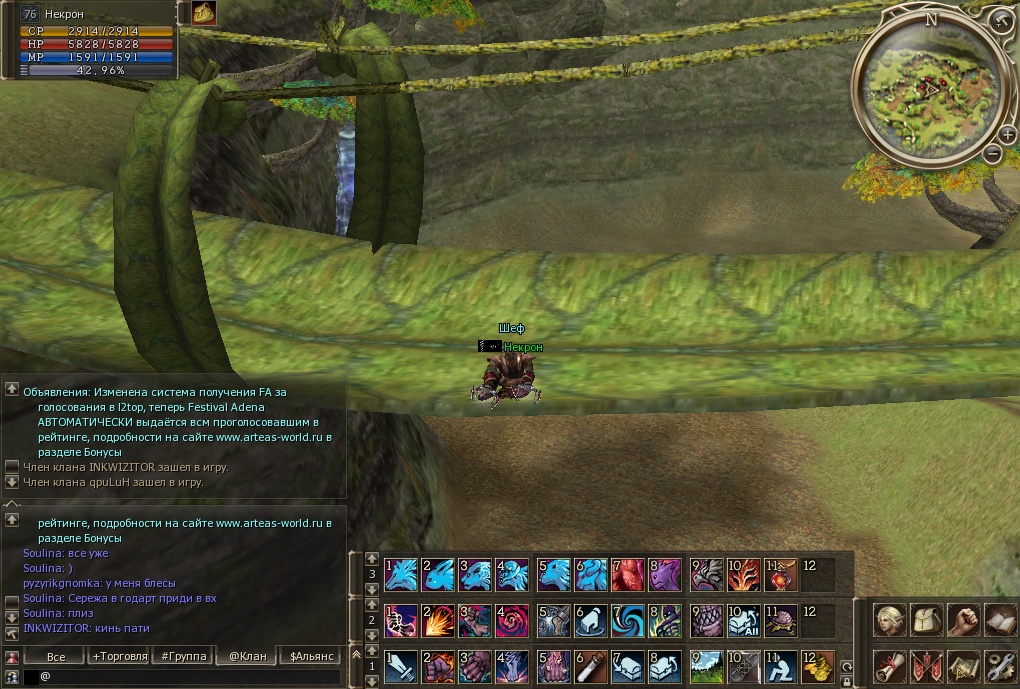Click the circular minimap

[x=926, y=91]
